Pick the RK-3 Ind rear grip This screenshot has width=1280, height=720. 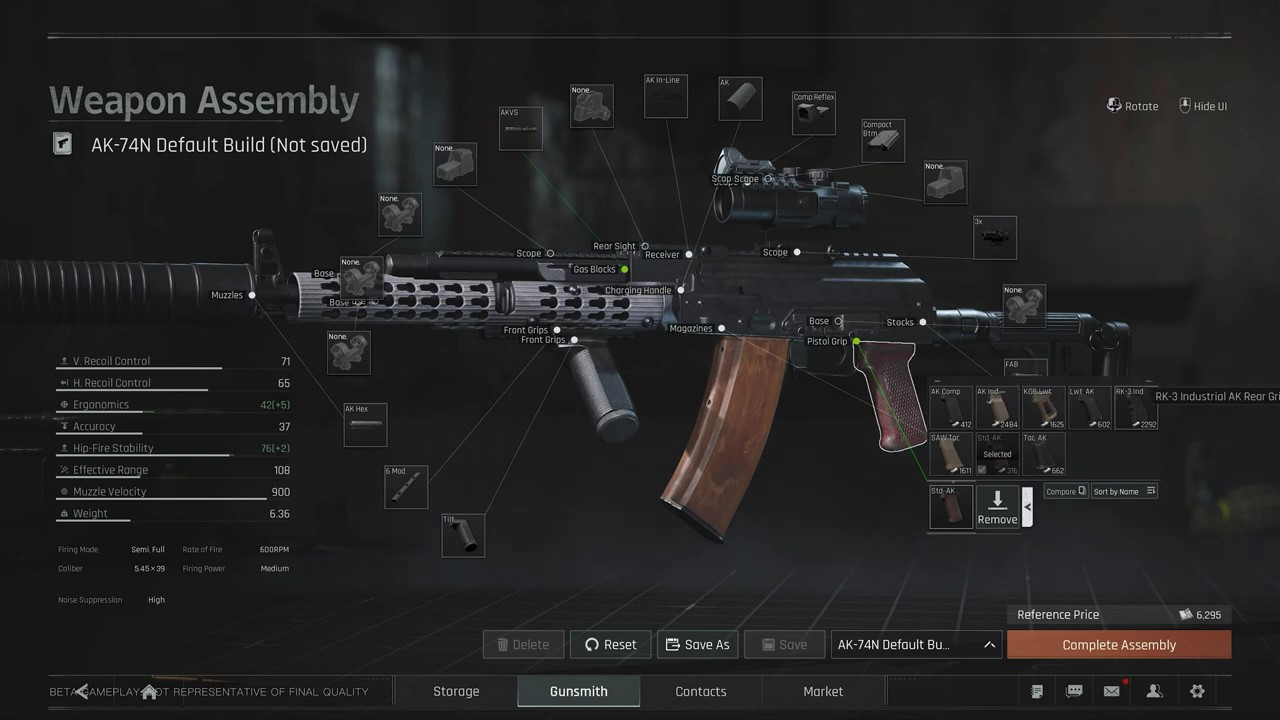coord(1135,408)
